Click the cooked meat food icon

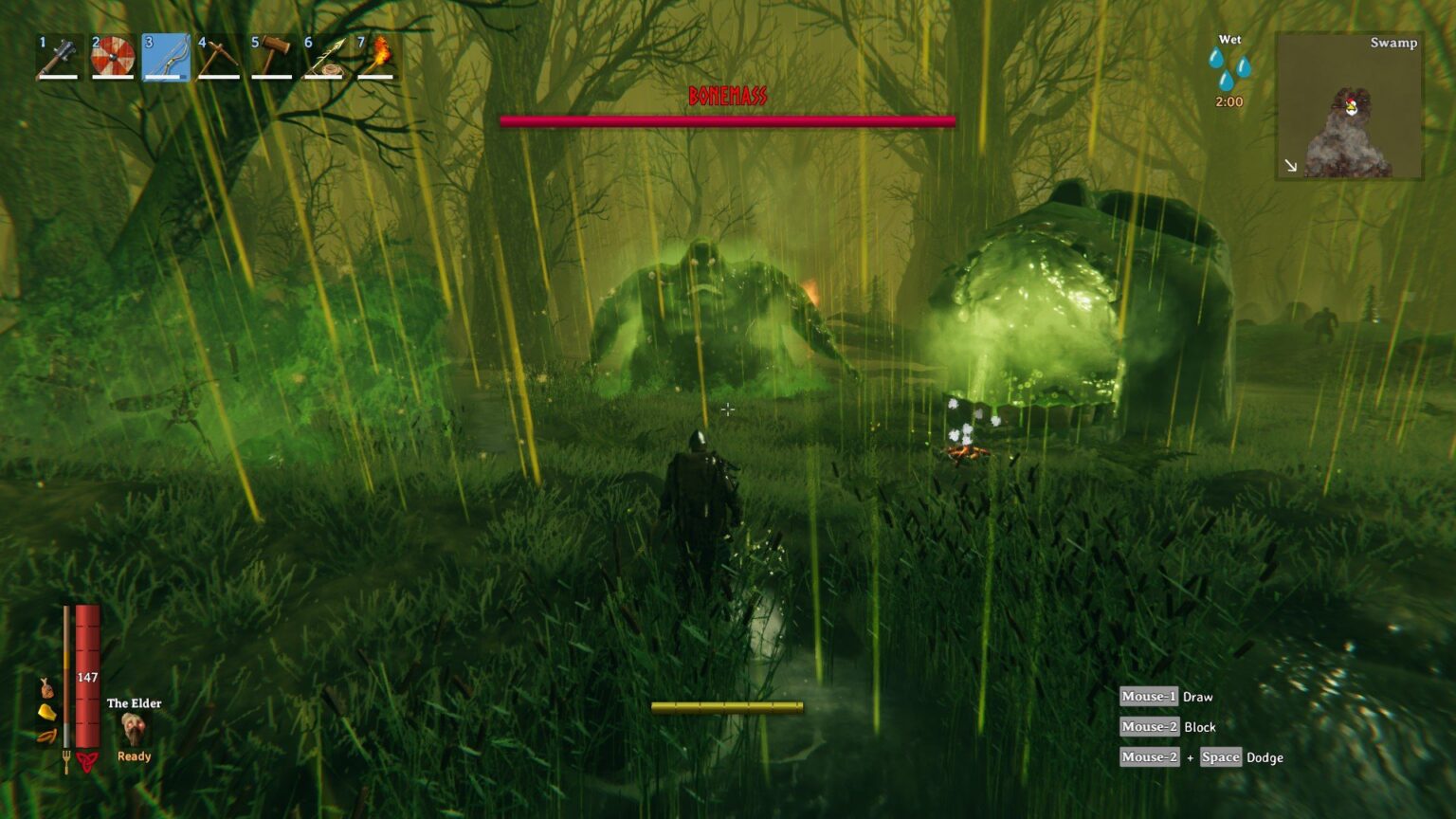pyautogui.click(x=45, y=688)
